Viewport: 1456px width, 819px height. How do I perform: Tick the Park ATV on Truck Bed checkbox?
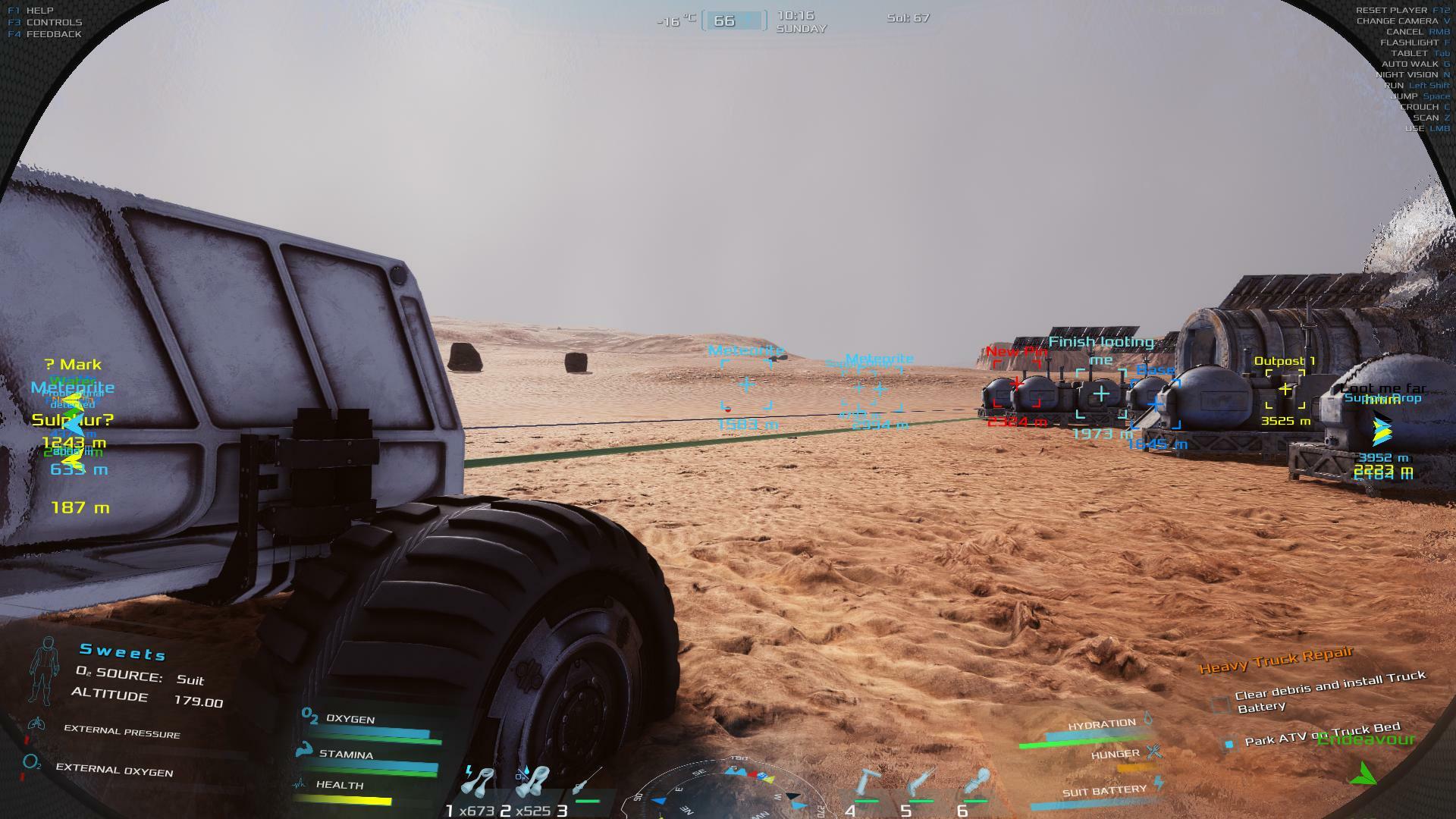coord(1229,743)
